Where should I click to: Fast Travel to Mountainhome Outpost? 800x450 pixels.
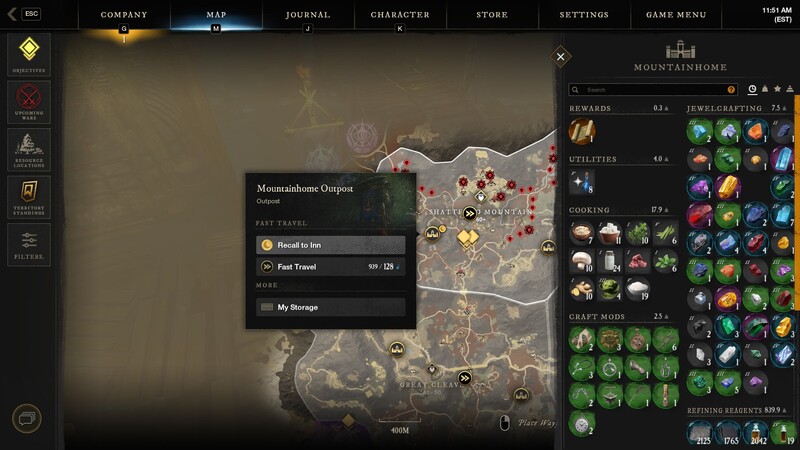(x=331, y=267)
